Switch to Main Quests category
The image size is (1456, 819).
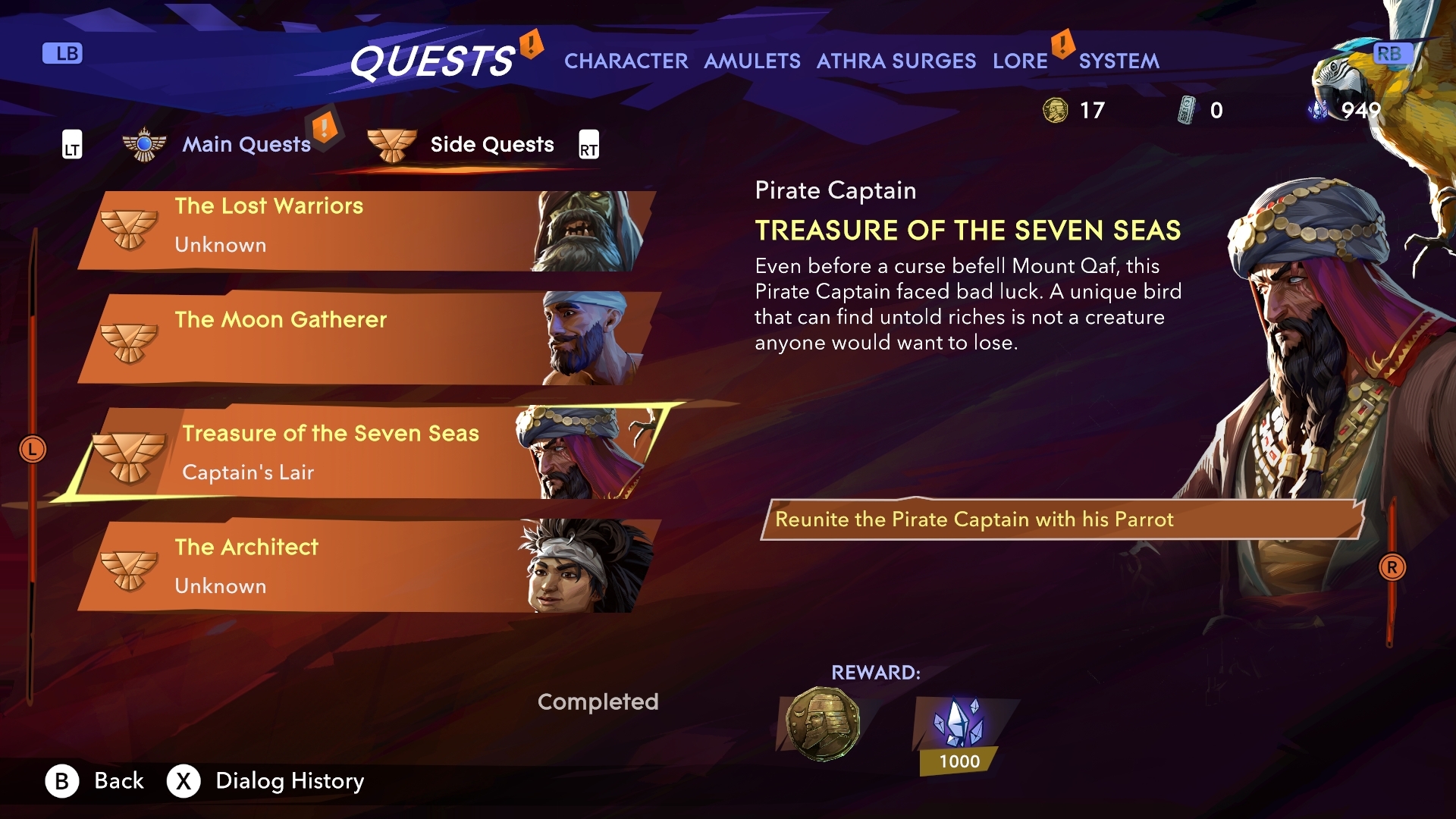pos(246,144)
